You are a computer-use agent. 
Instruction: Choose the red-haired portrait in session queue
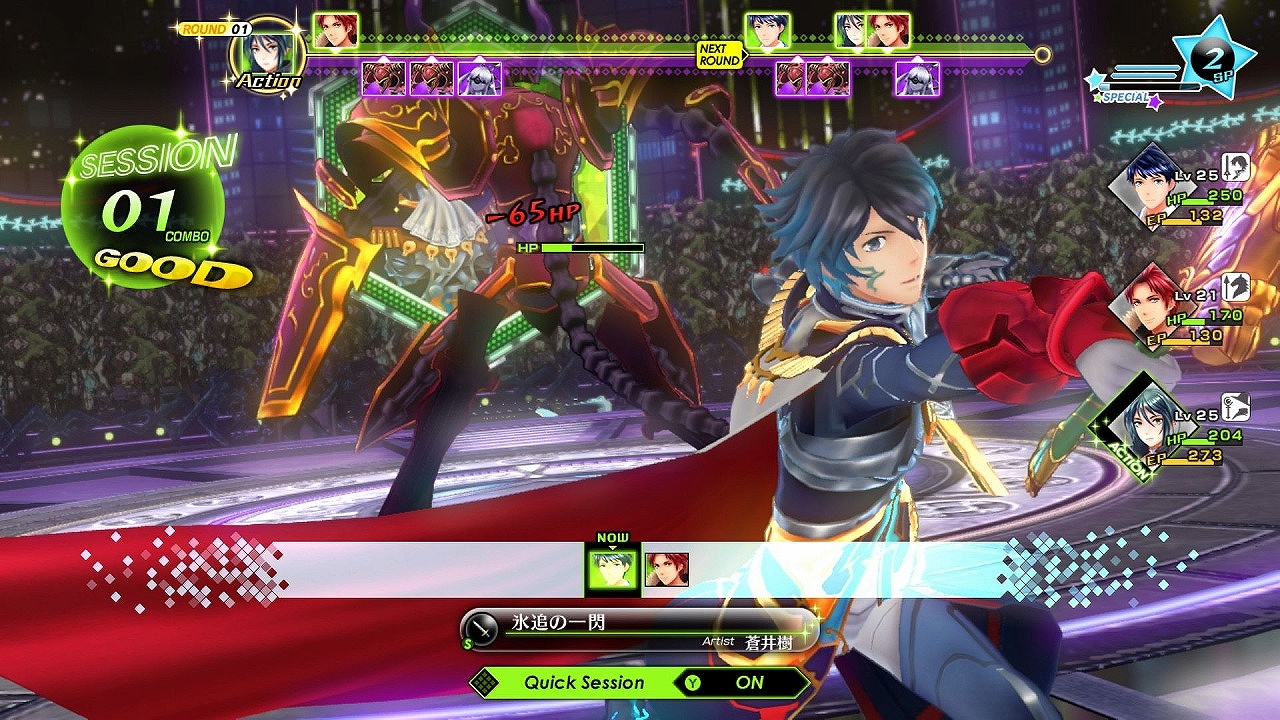pos(666,569)
